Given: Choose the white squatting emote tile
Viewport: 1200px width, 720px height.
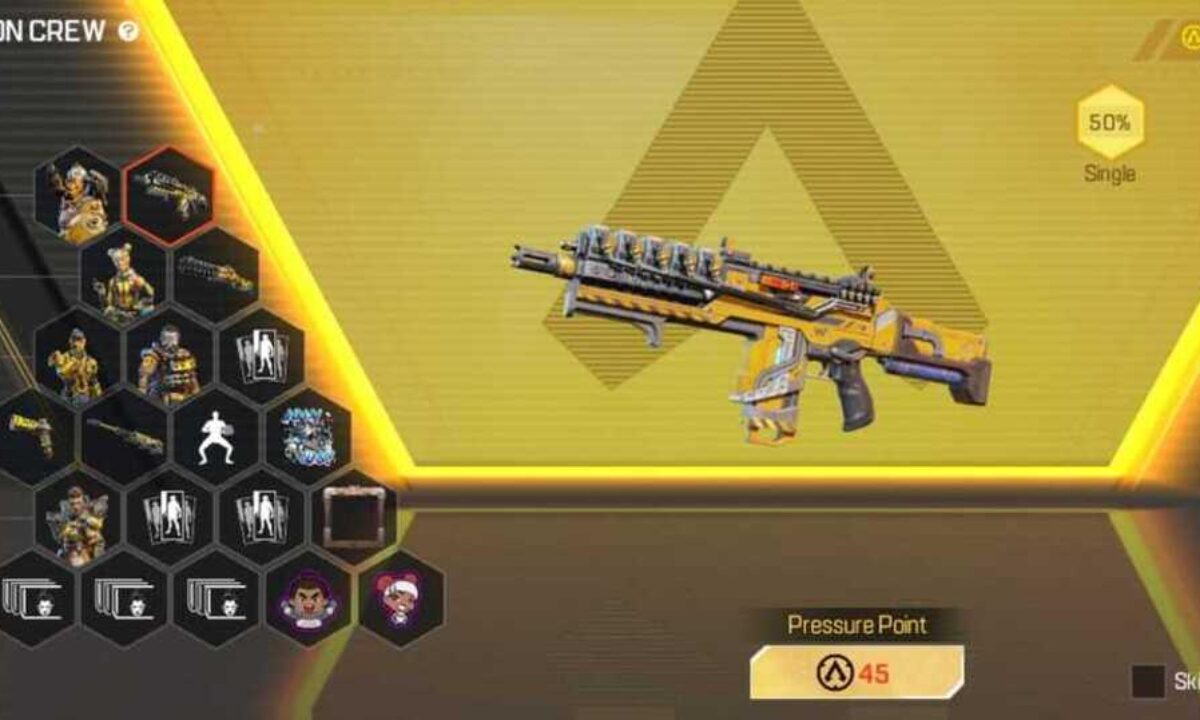Looking at the screenshot, I should coord(216,438).
